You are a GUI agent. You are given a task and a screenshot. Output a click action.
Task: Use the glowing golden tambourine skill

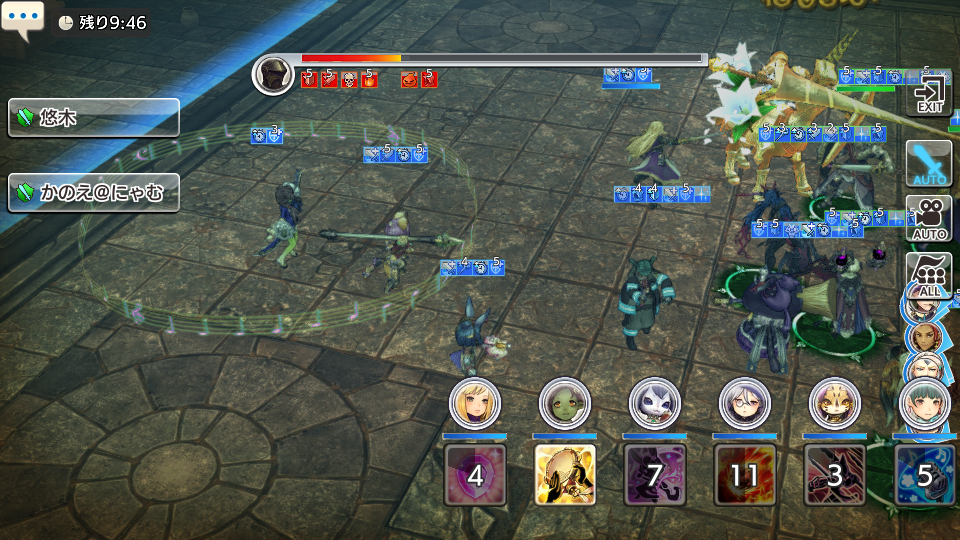564,475
